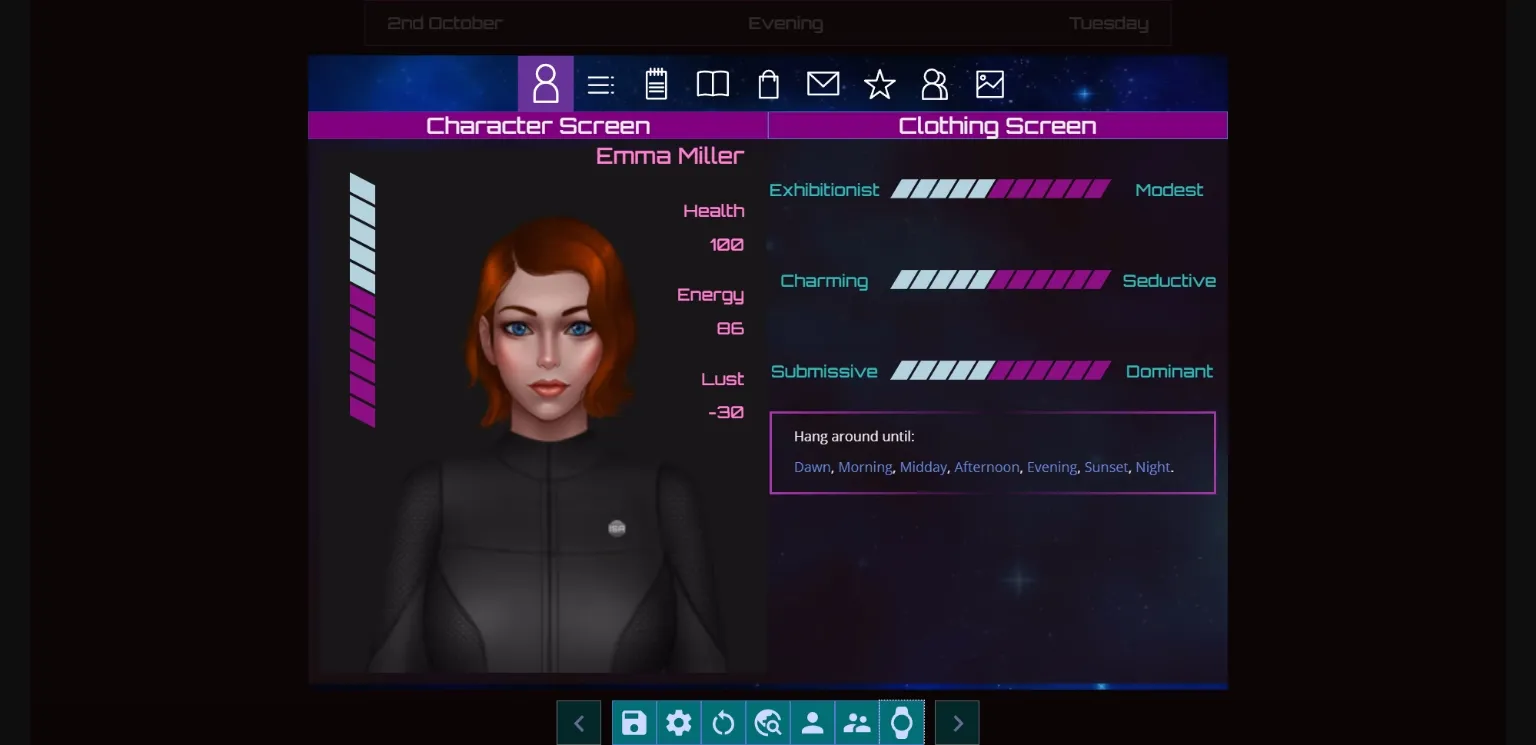Save the game with the floppy disk icon
Image resolution: width=1536 pixels, height=745 pixels.
(x=634, y=722)
